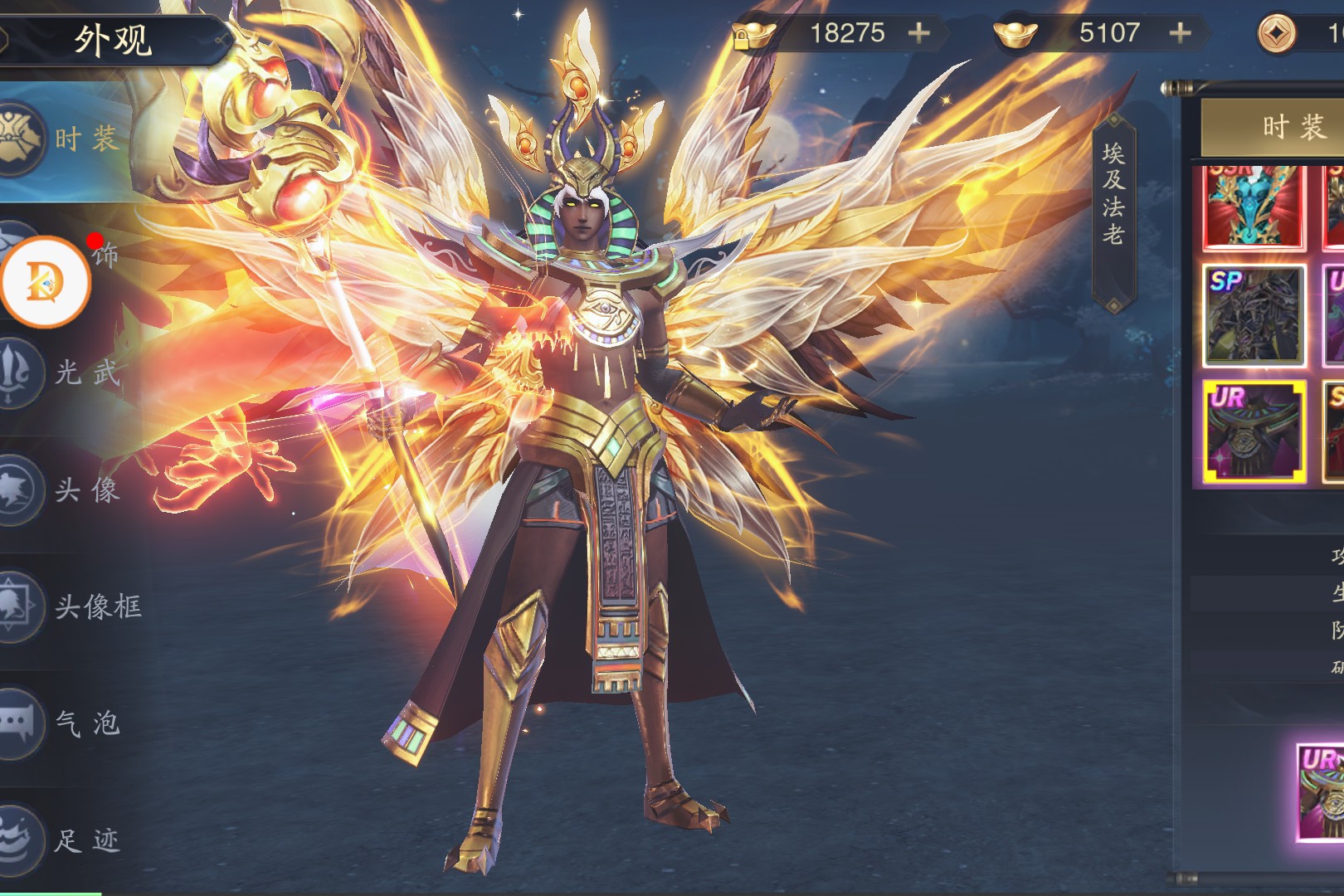Choose the 气泡 chat bubble tab
The height and width of the screenshot is (896, 1344).
(x=62, y=723)
